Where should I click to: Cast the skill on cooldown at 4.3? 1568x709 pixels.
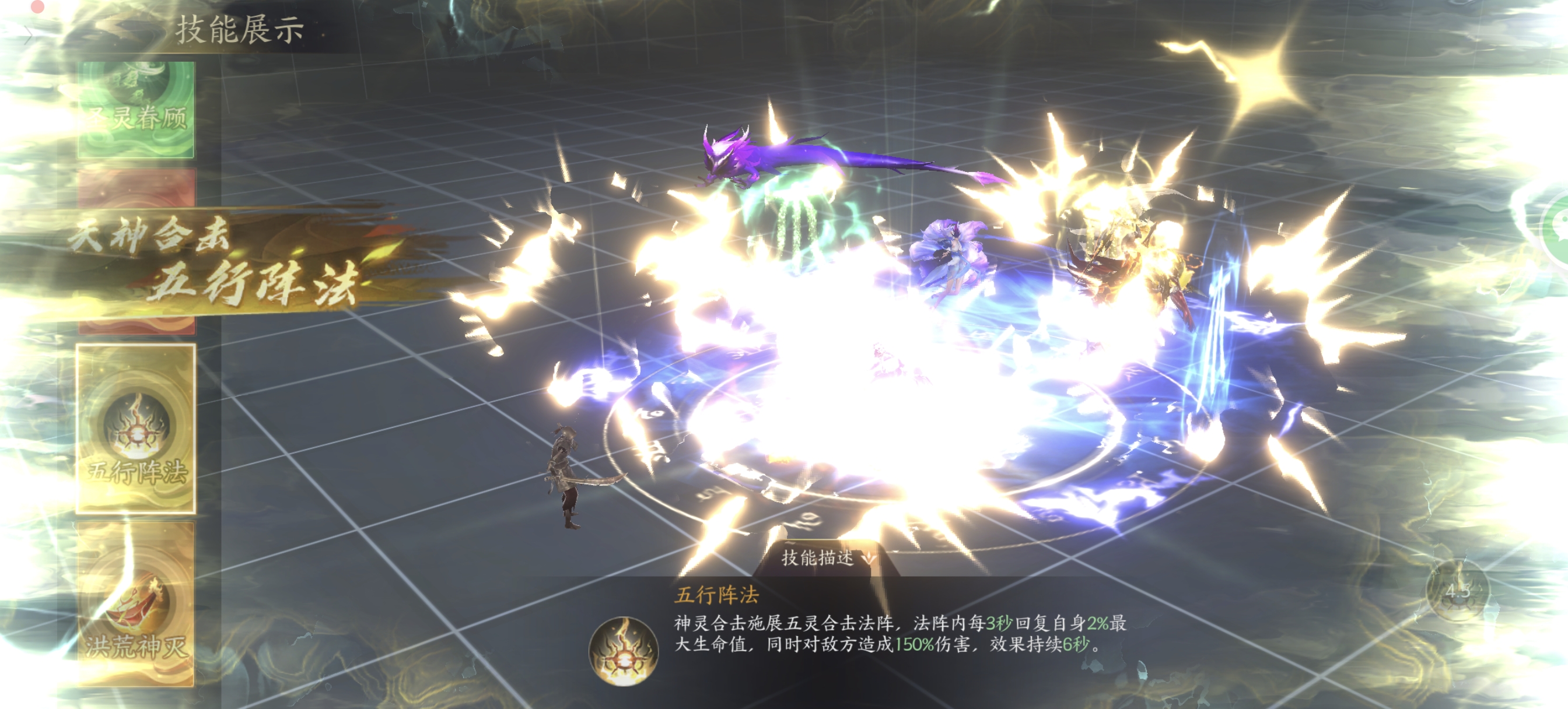tap(1457, 590)
